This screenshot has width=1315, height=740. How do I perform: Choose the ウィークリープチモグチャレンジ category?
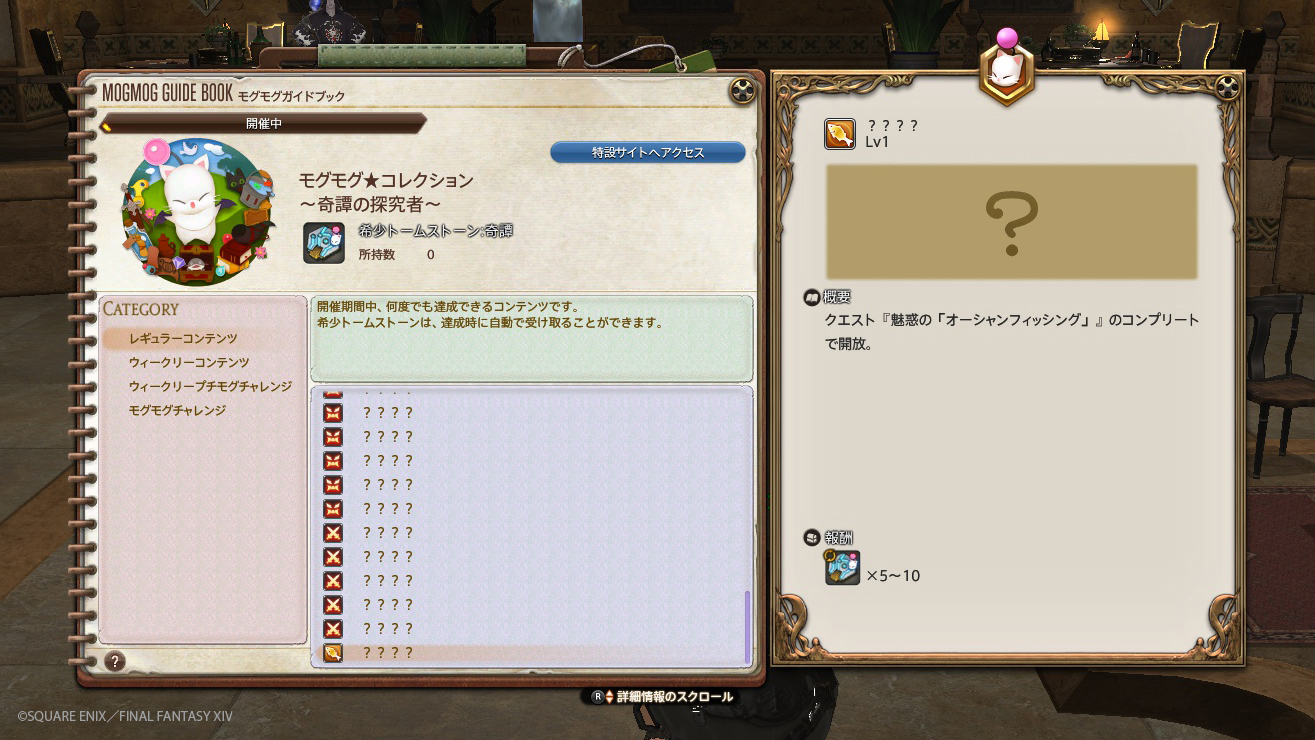tap(210, 387)
